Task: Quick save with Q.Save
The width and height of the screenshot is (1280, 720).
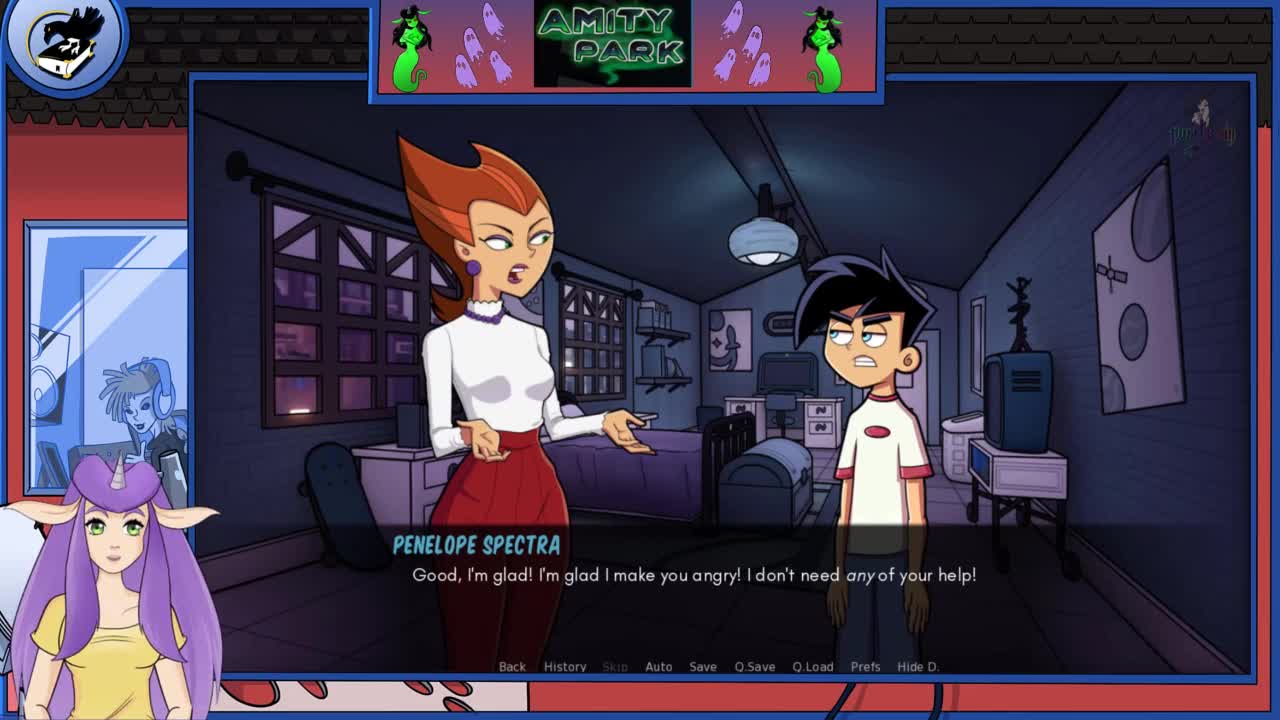Action: pos(755,667)
